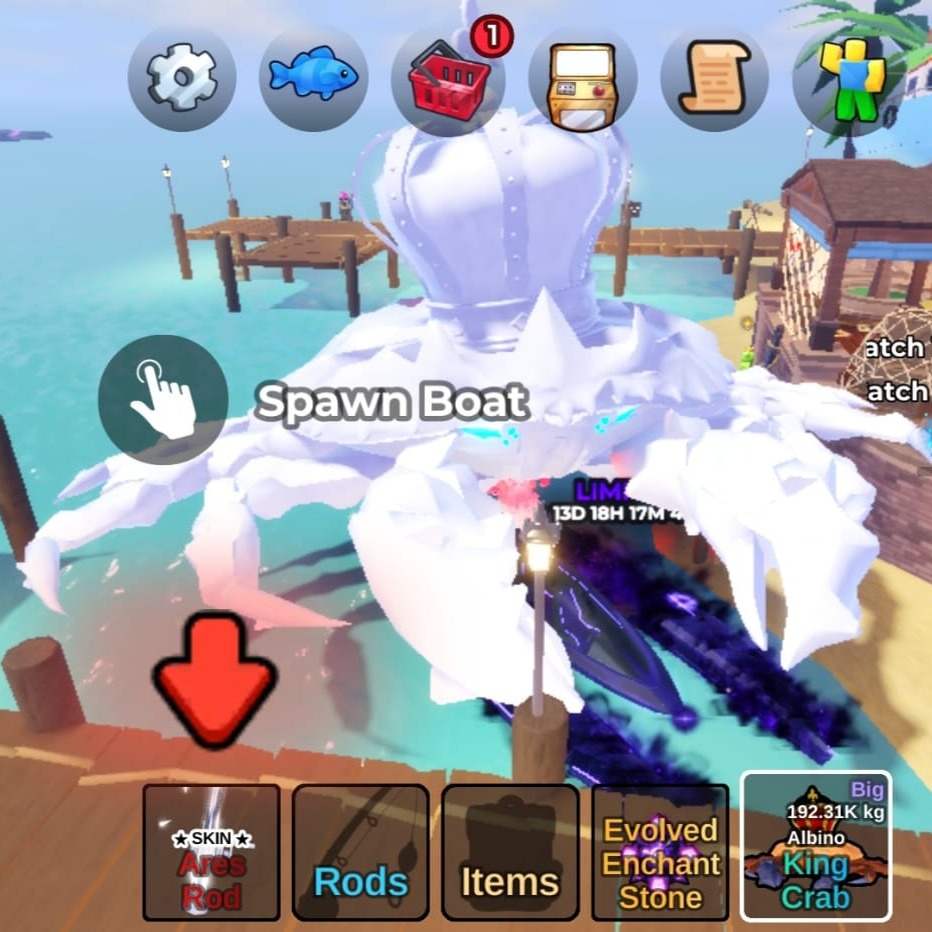Open the Items hotbar slot
This screenshot has height=932, width=932.
(510, 852)
